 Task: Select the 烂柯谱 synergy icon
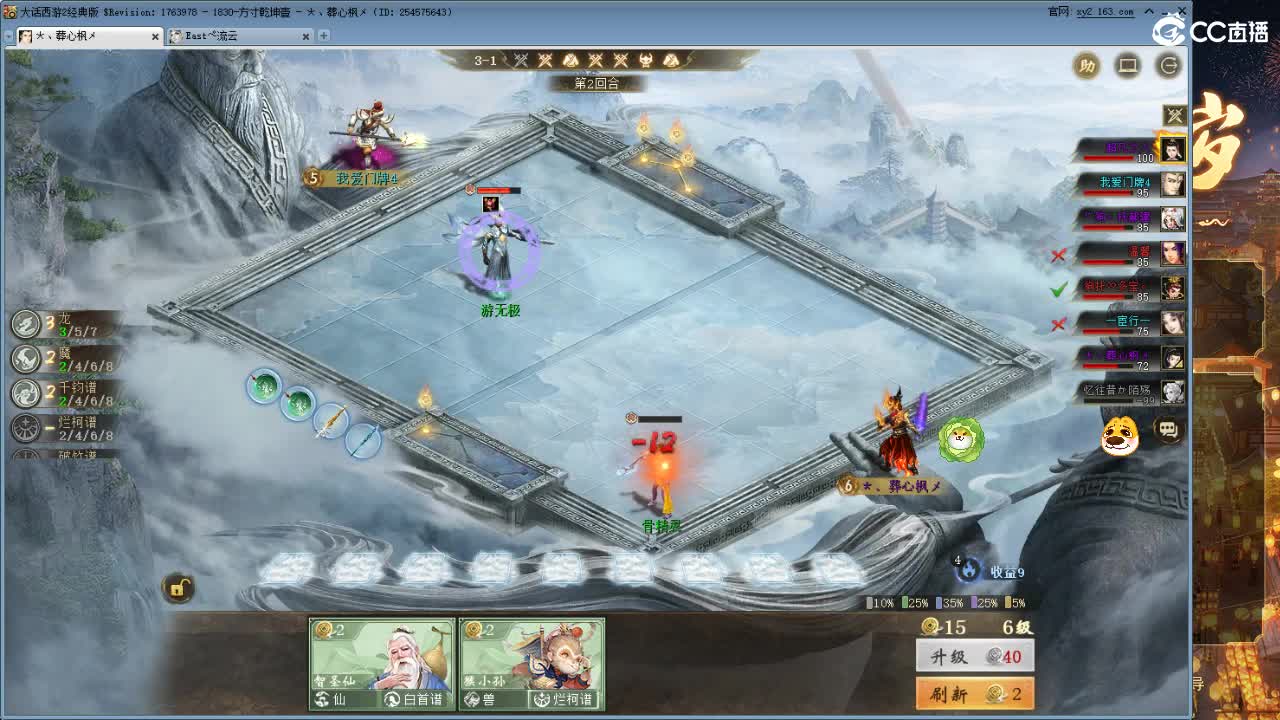[25, 428]
